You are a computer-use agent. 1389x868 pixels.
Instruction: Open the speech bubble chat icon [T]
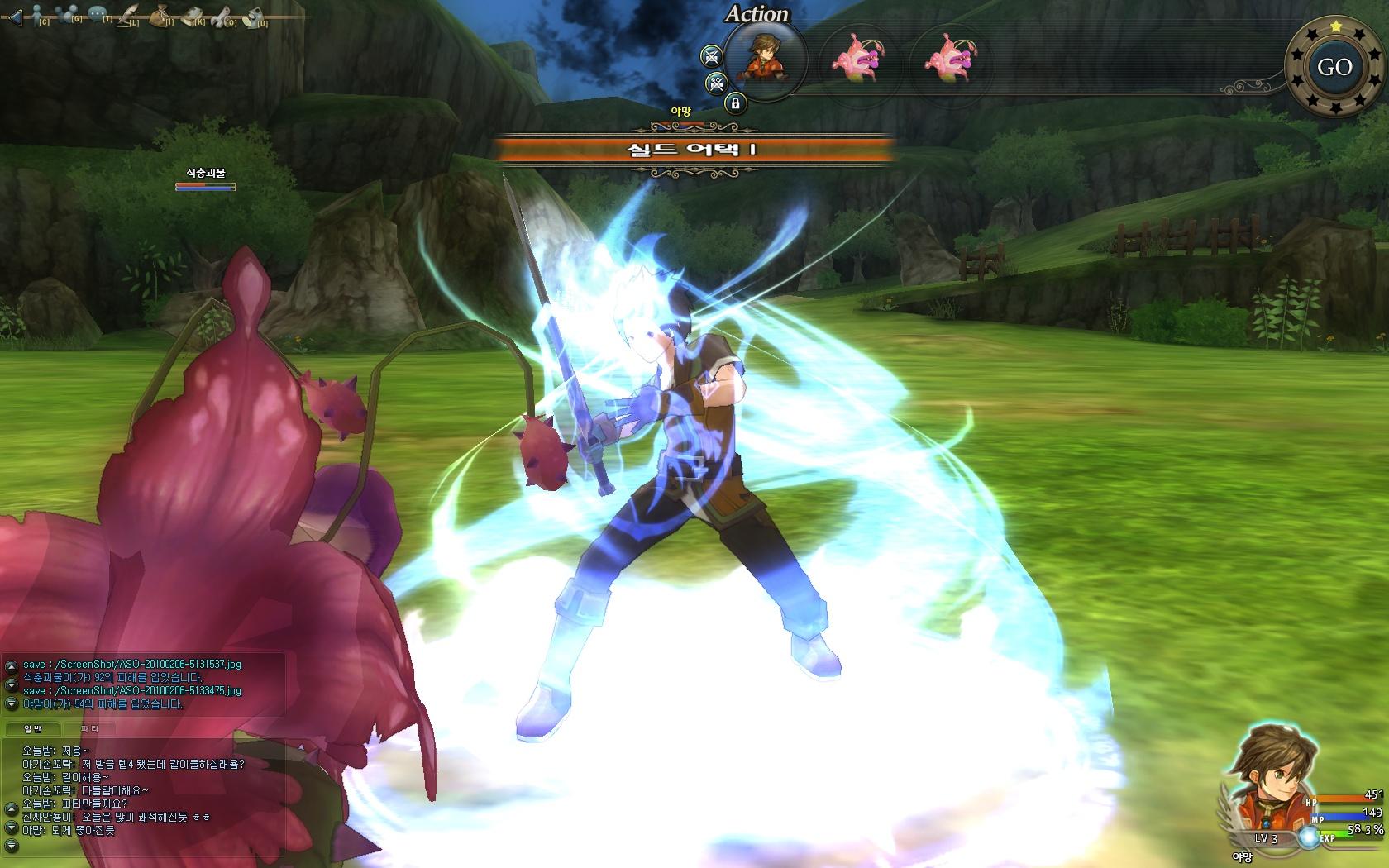[x=98, y=14]
